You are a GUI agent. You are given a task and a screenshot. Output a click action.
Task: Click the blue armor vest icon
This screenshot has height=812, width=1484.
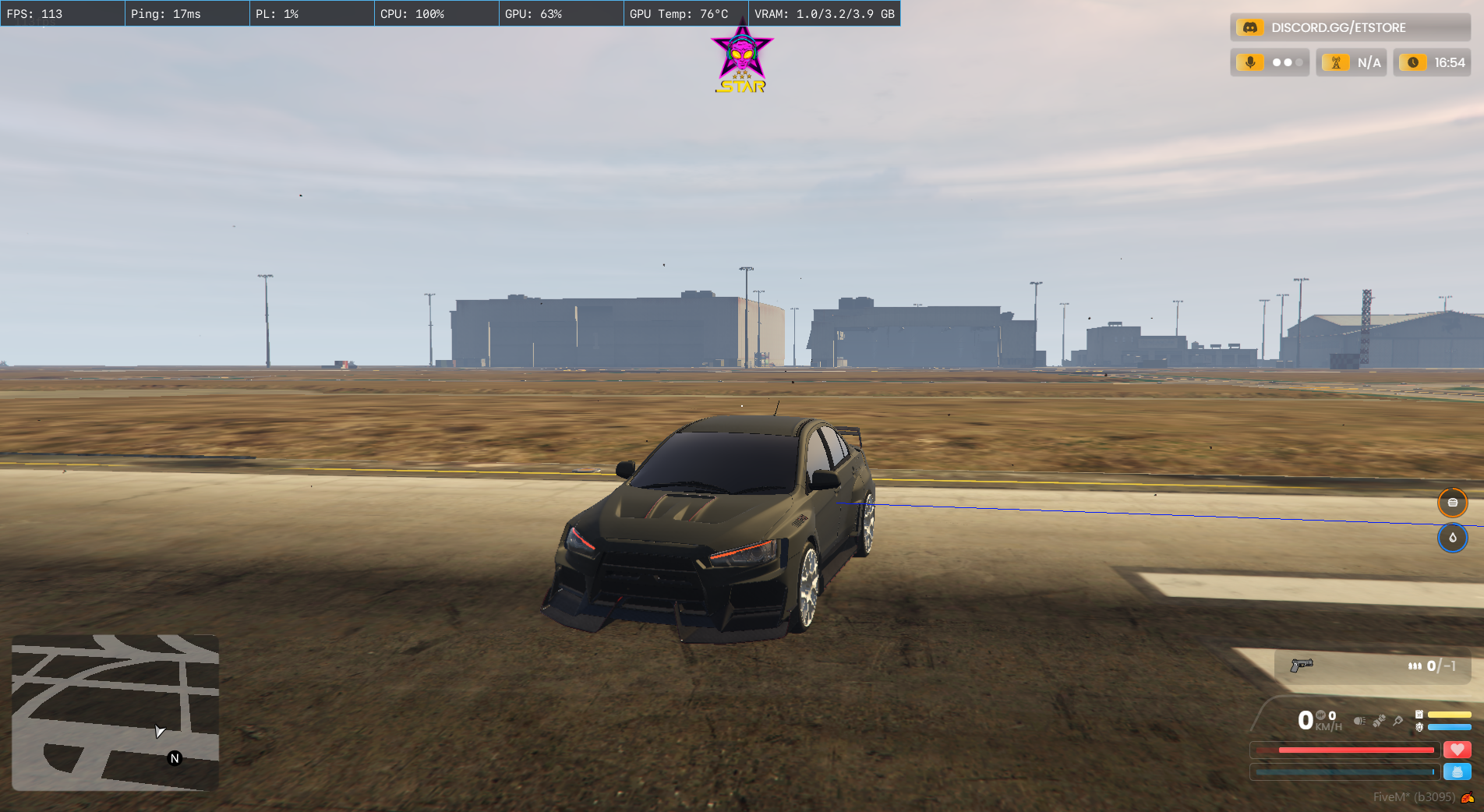(1457, 771)
